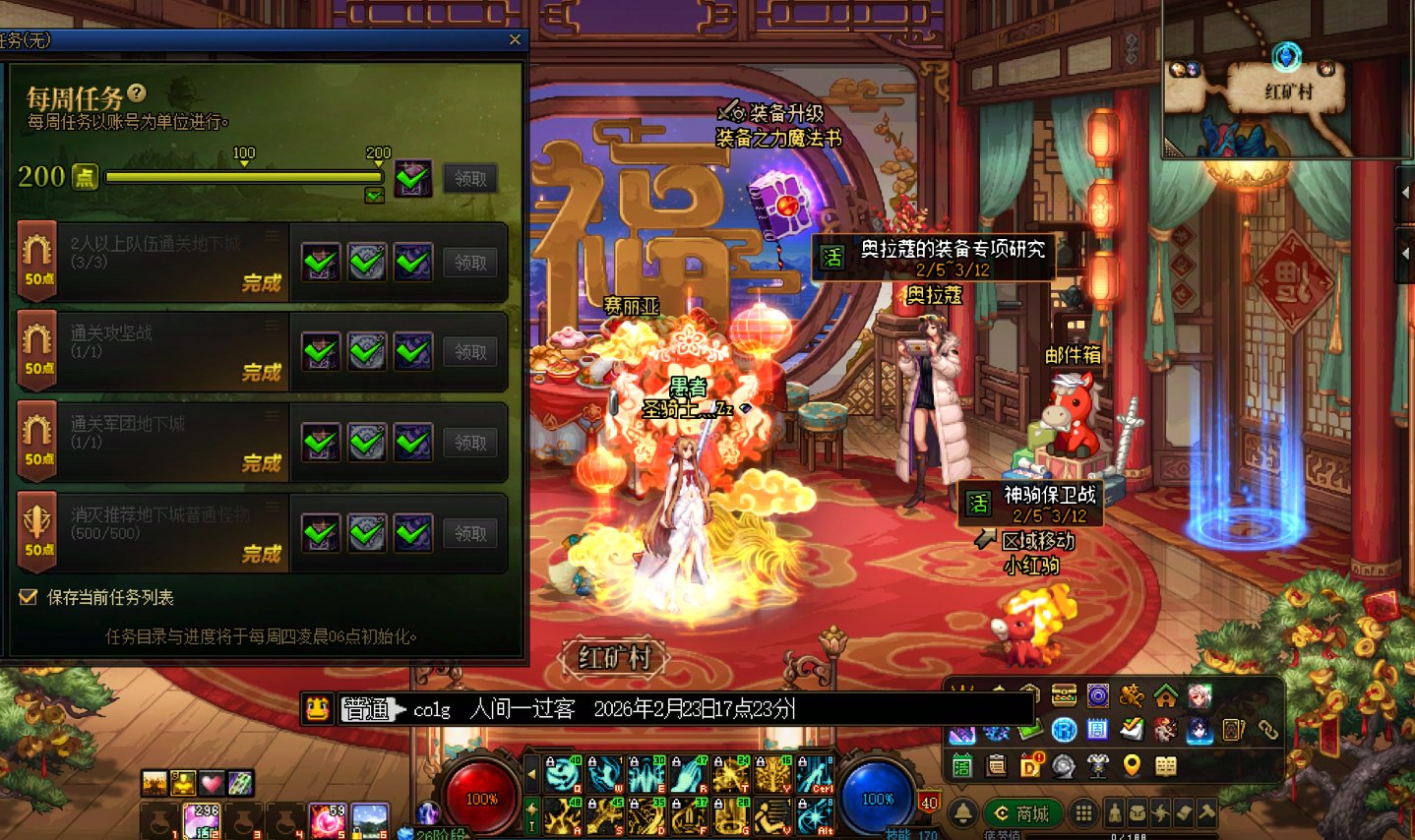Open the blue 周 weekly calendar icon

[x=1098, y=730]
